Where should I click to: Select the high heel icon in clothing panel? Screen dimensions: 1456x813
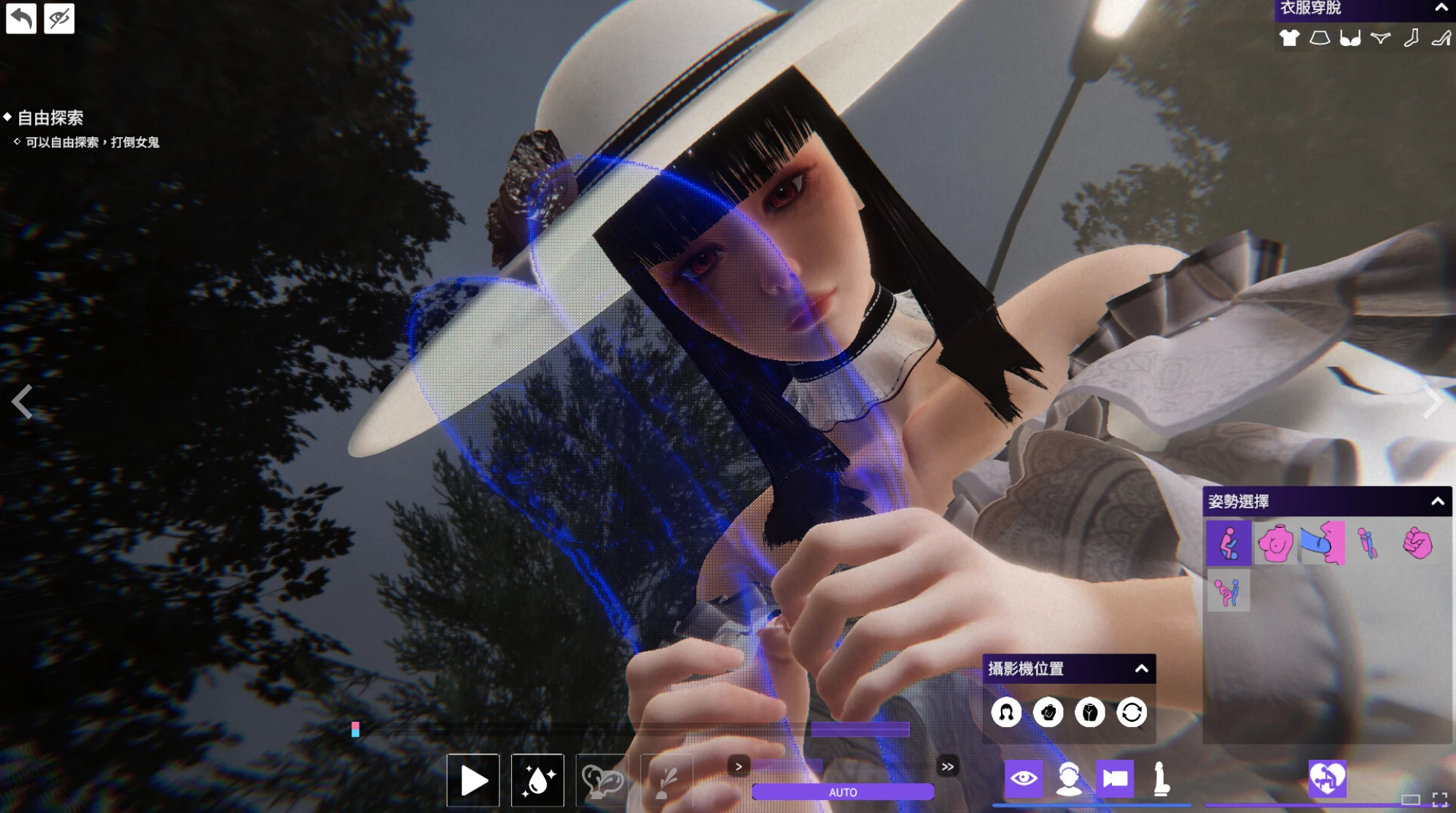(x=1441, y=38)
